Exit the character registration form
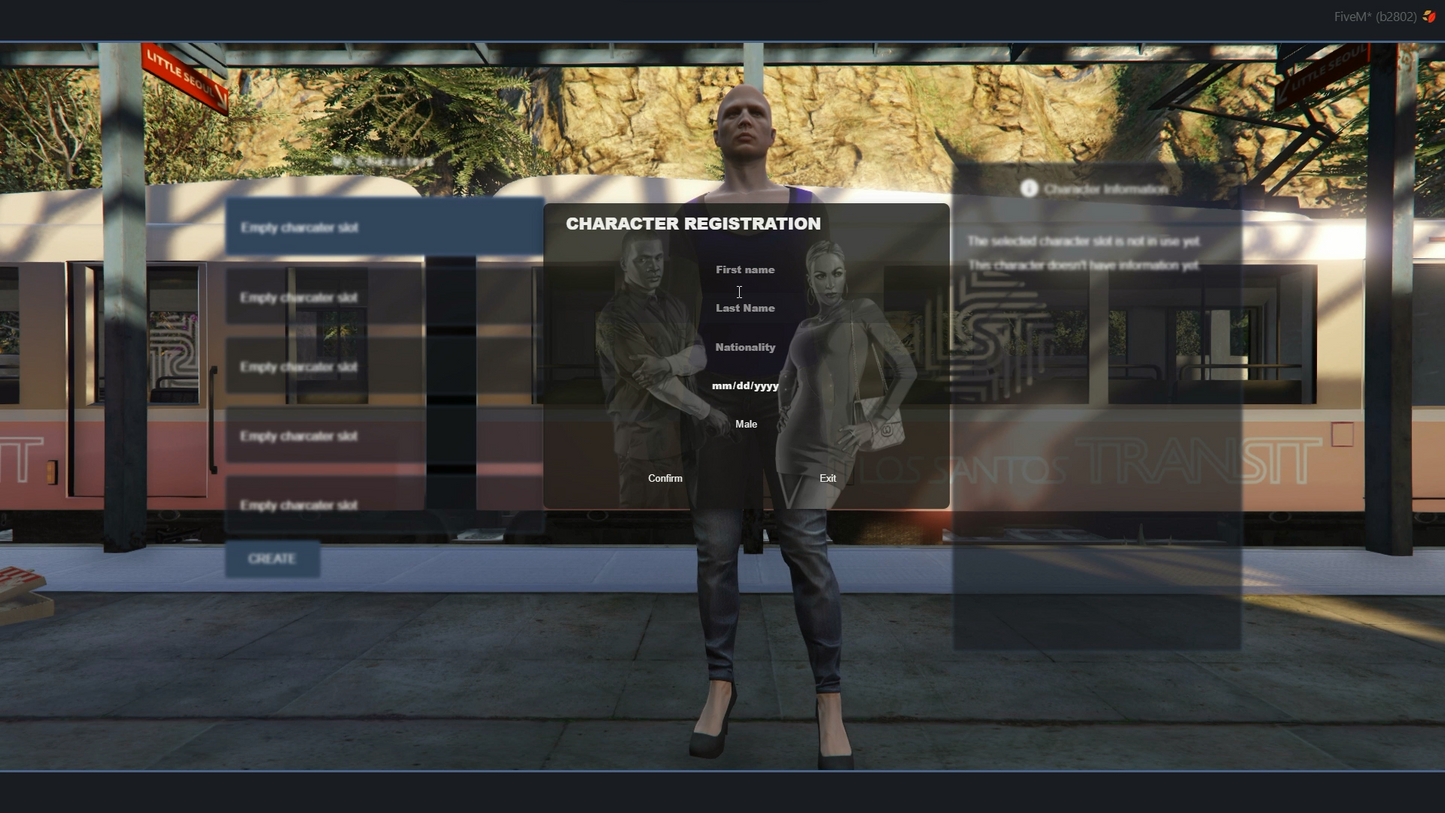Viewport: 1445px width, 813px height. click(827, 478)
